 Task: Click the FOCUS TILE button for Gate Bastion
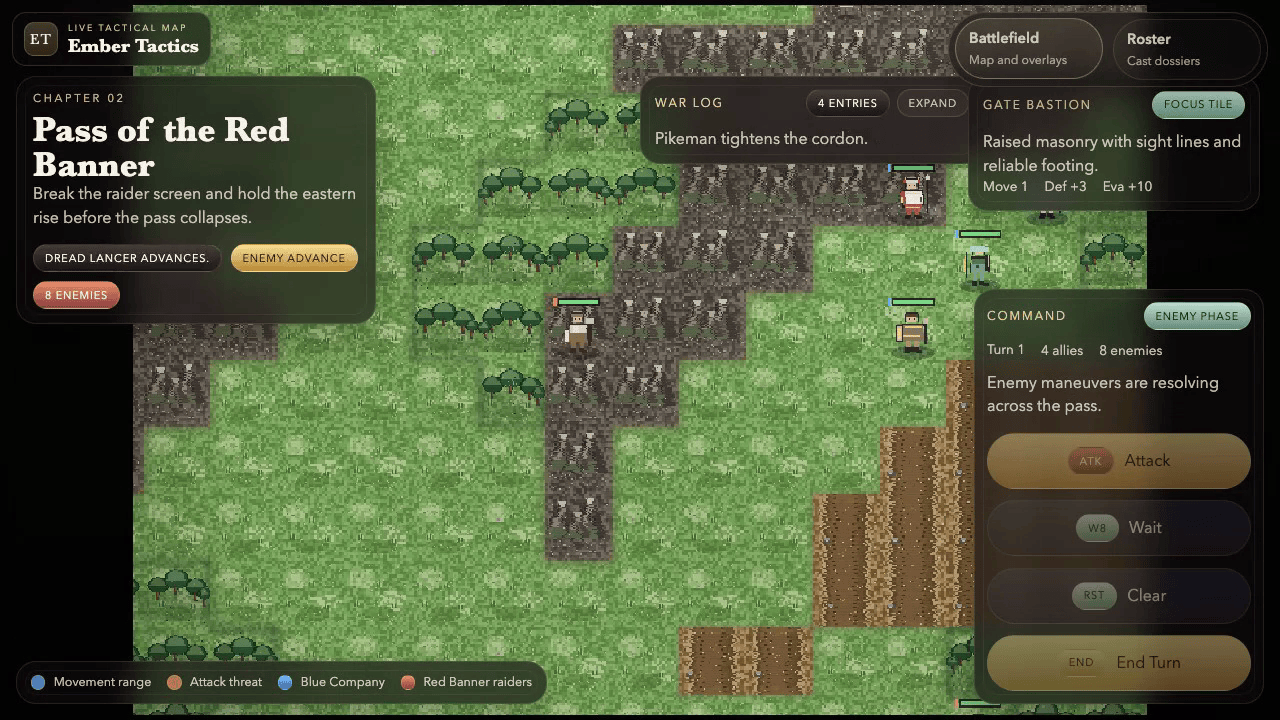(1197, 104)
